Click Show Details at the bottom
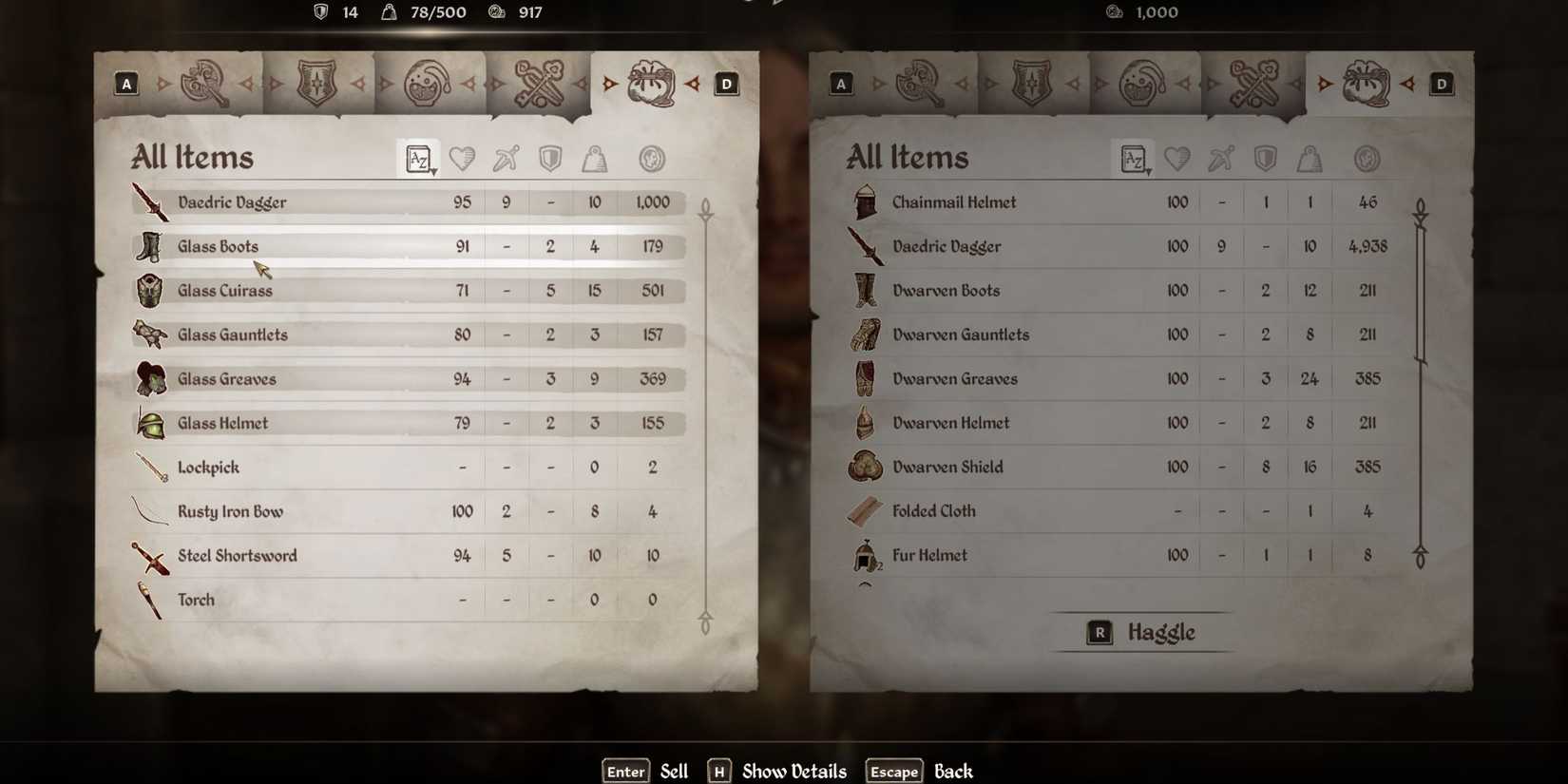This screenshot has width=1568, height=784. click(x=794, y=771)
